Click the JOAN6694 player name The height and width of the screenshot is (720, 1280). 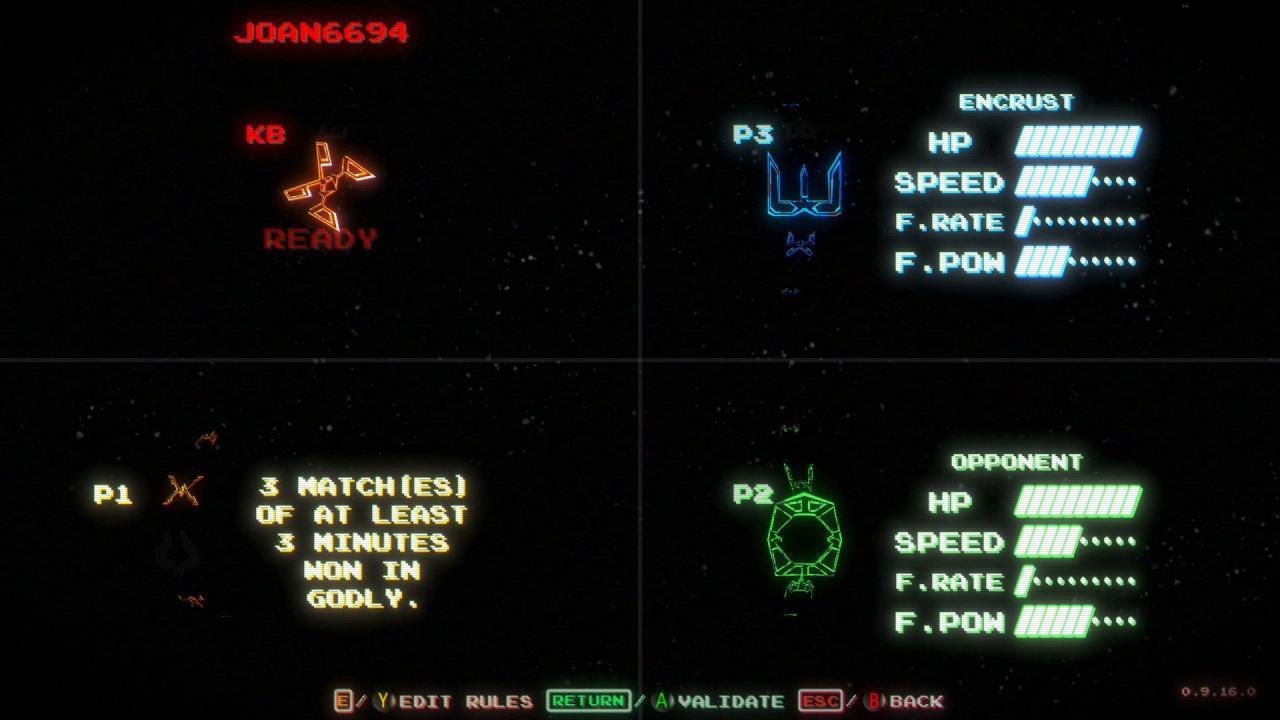point(320,31)
